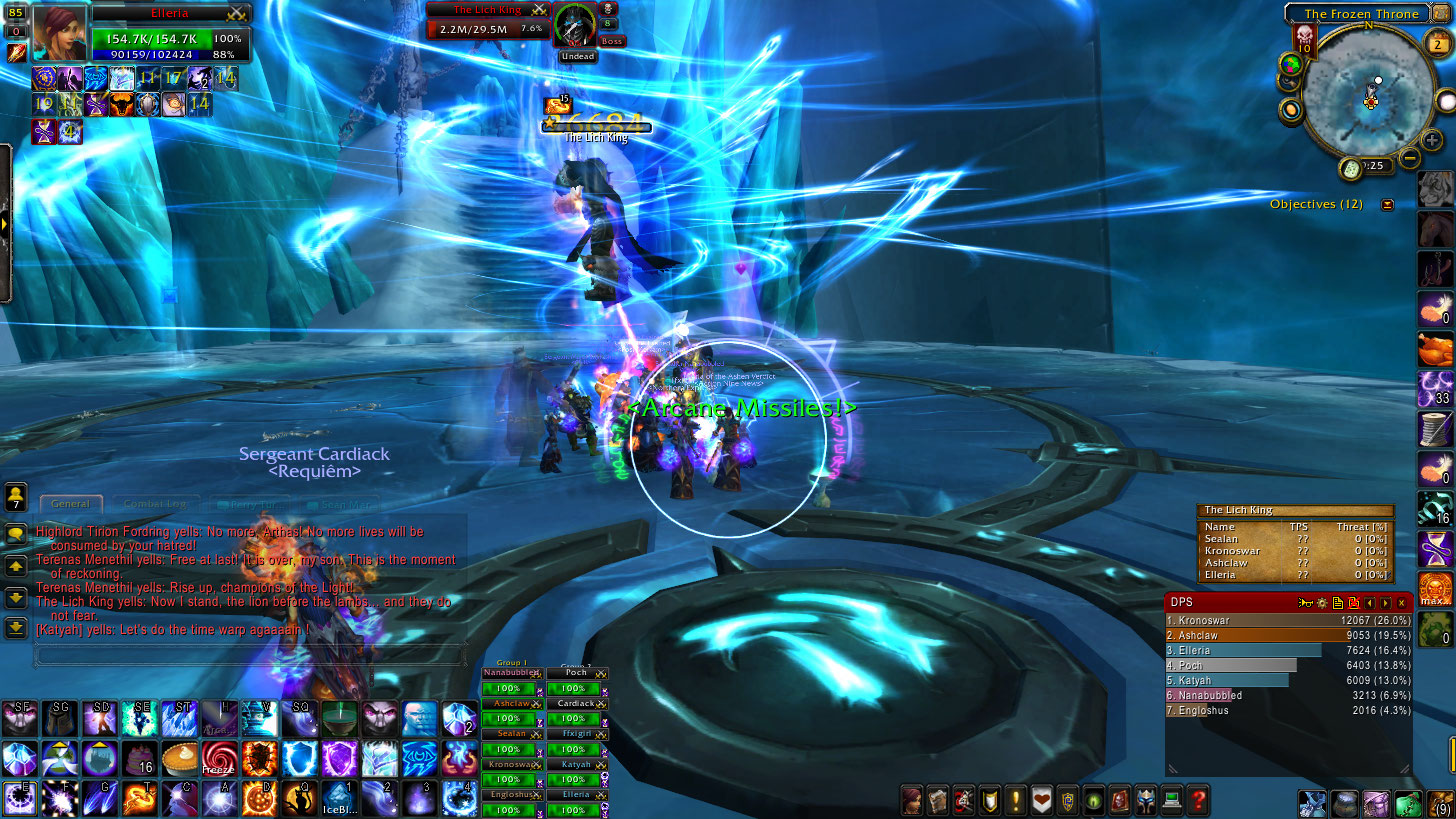Use the birthday cake item stack of 16

coord(140,758)
